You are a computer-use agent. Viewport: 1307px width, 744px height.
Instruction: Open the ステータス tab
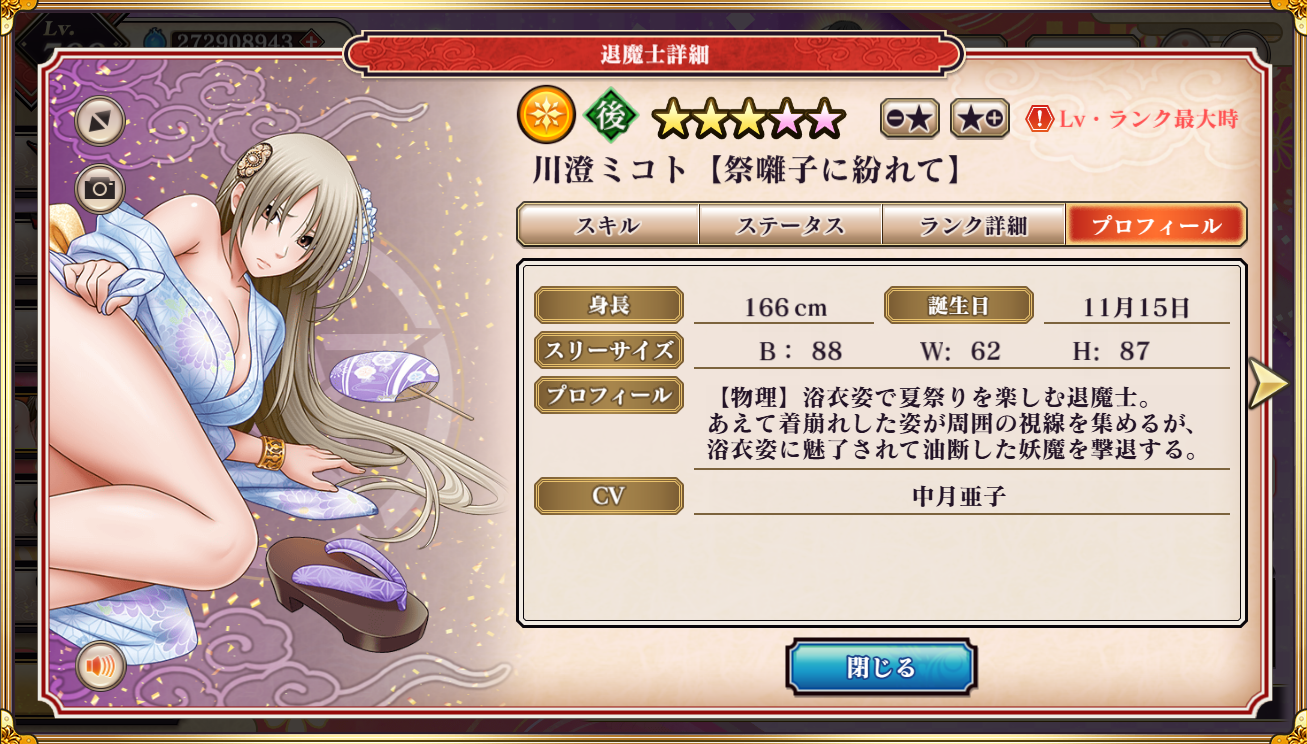point(790,225)
